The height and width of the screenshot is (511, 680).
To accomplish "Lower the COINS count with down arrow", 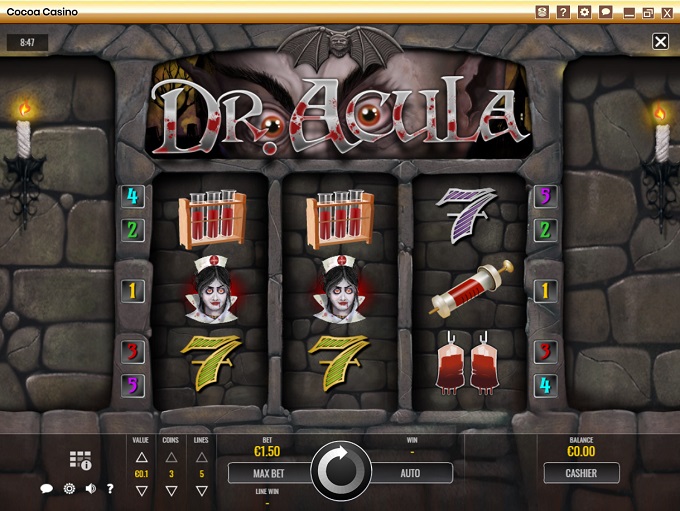I will (170, 491).
